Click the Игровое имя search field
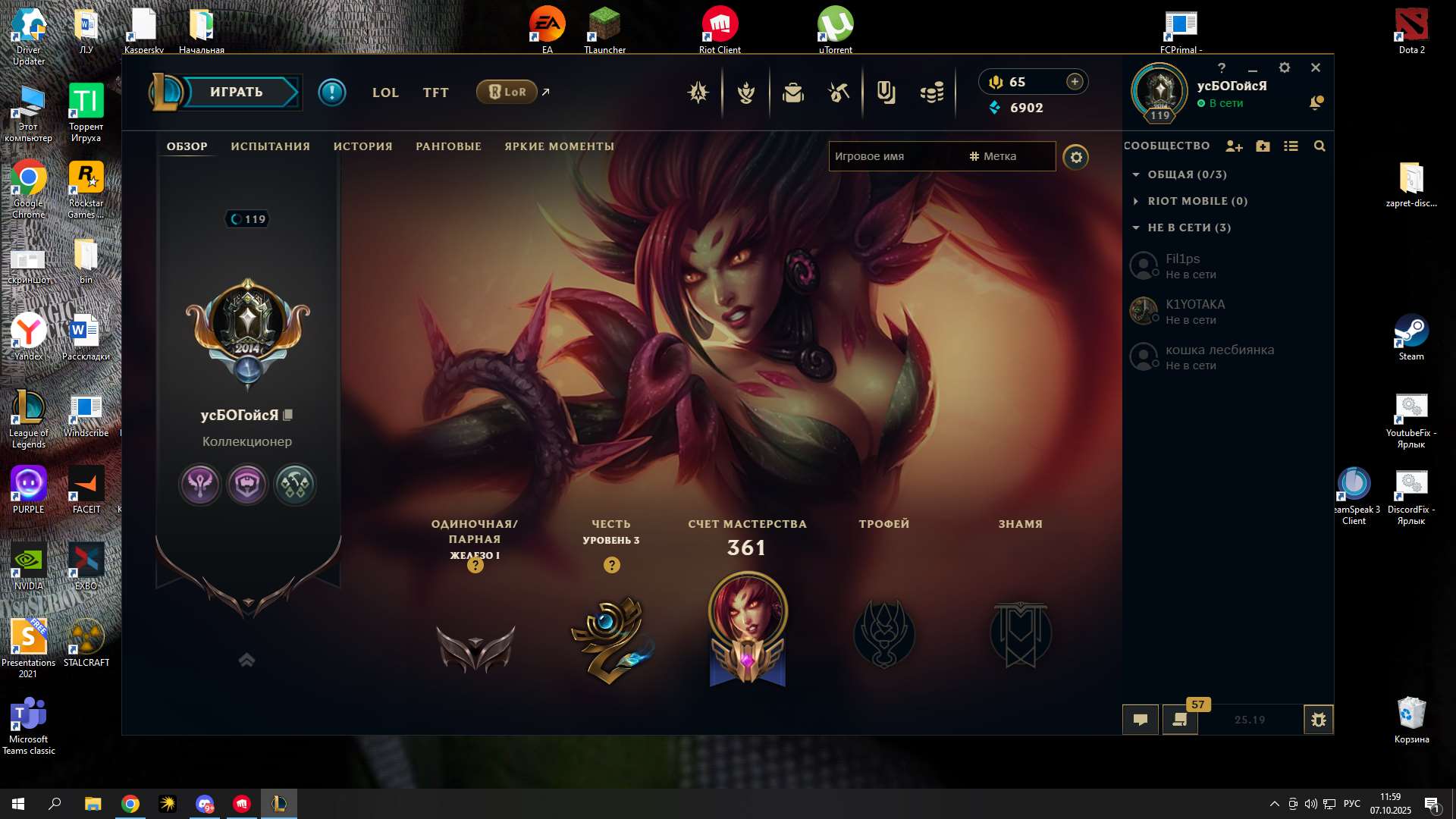1456x819 pixels. (x=895, y=156)
